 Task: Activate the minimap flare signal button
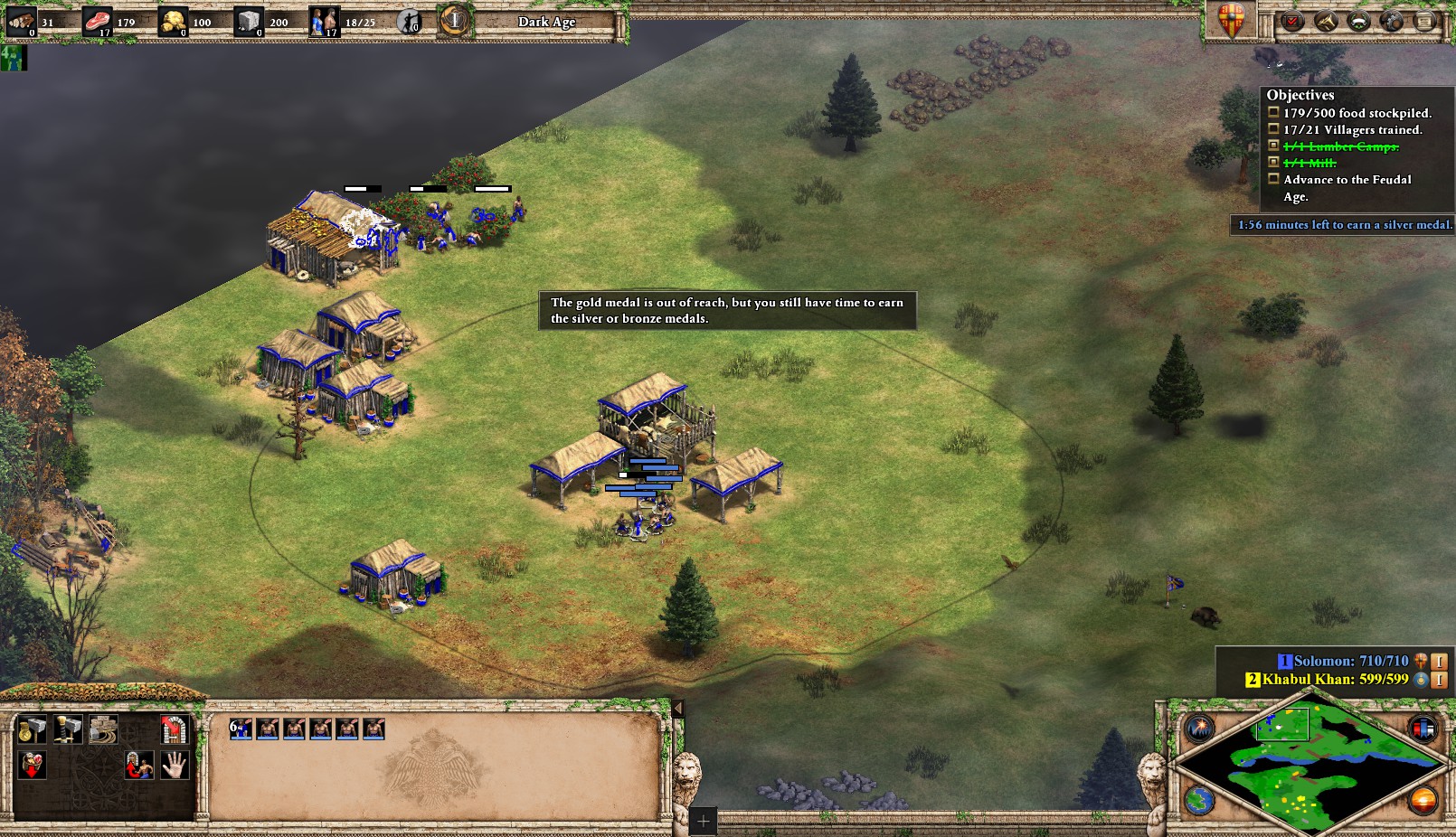coord(1200,727)
